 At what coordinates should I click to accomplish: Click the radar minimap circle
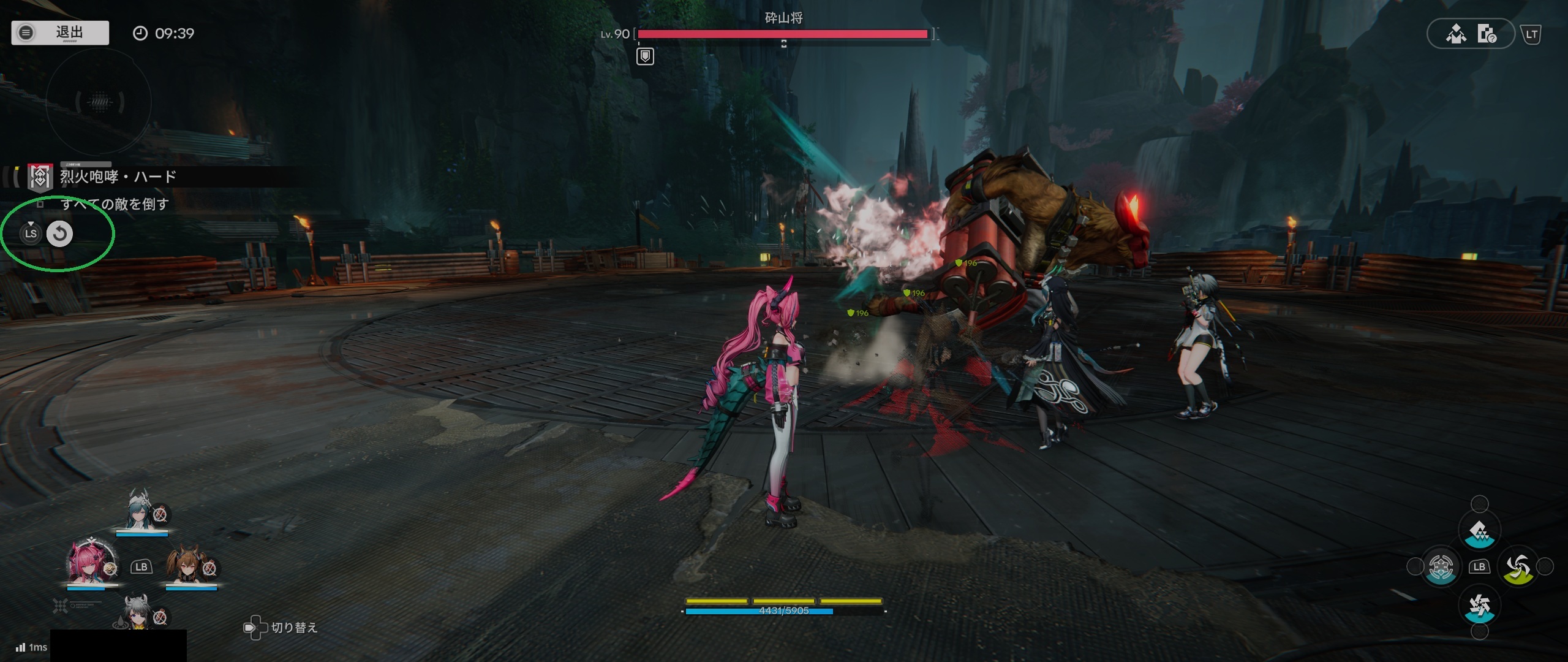tap(99, 102)
